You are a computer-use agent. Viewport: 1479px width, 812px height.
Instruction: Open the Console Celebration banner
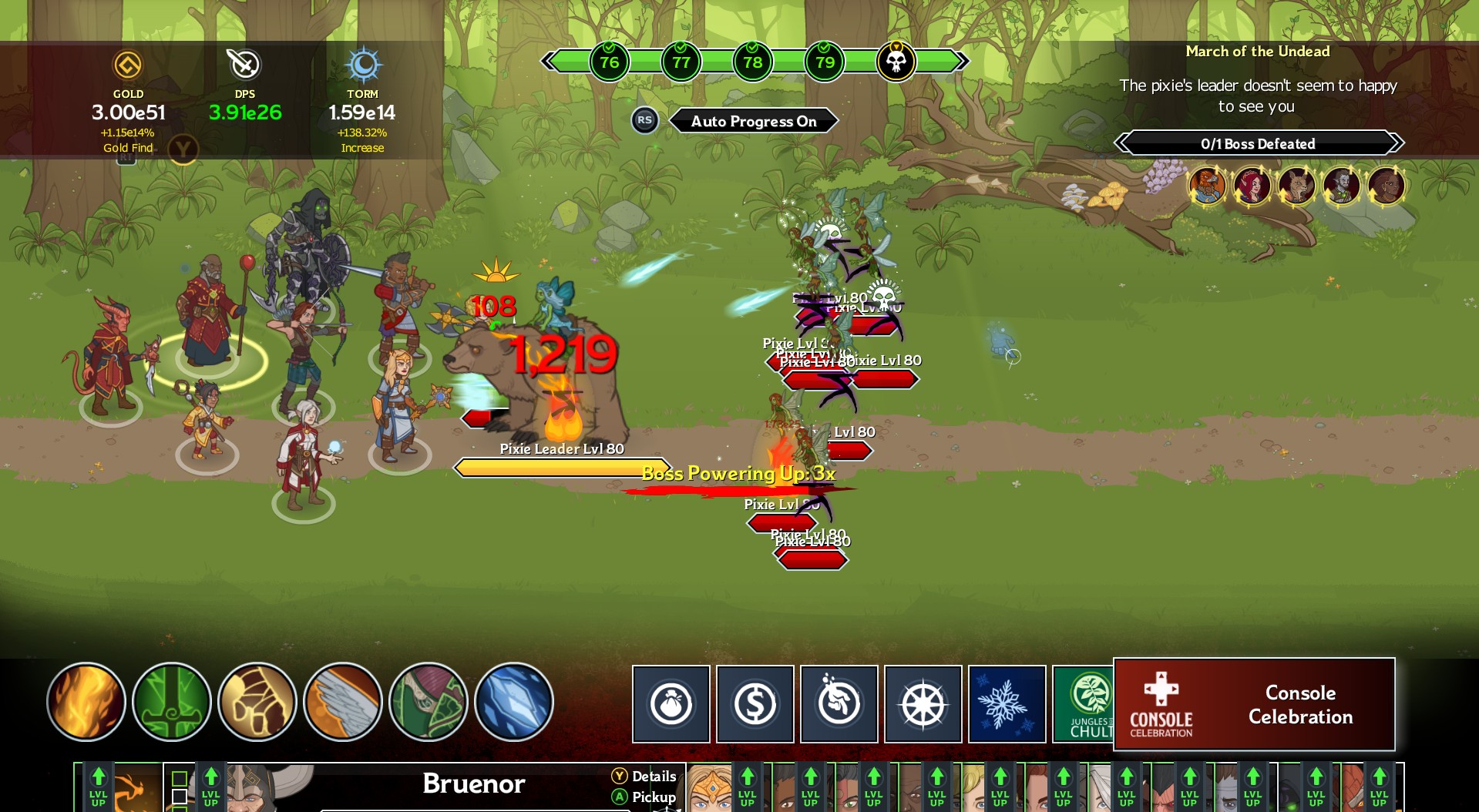coord(1254,704)
